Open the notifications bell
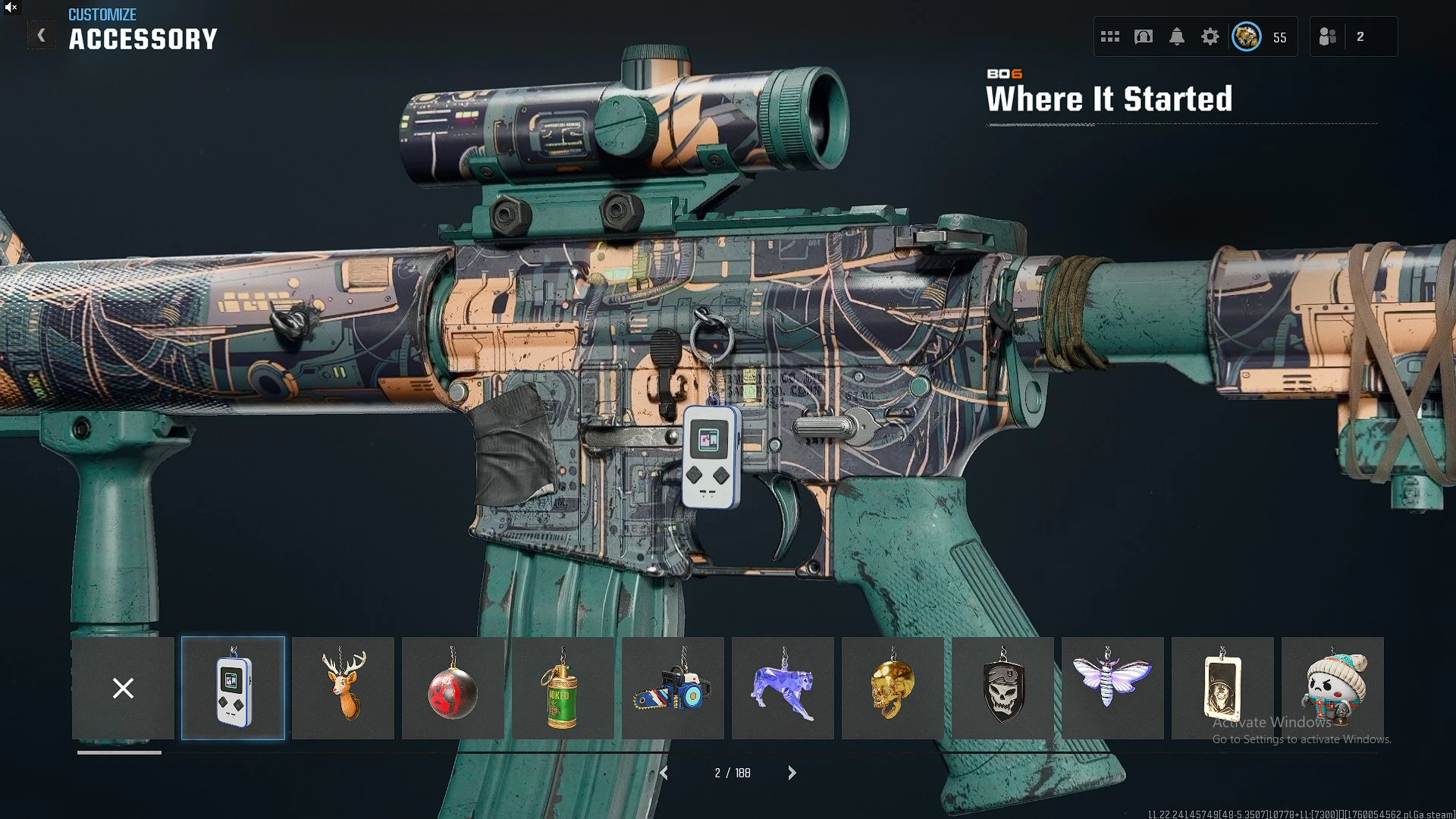This screenshot has width=1456, height=819. point(1177,36)
